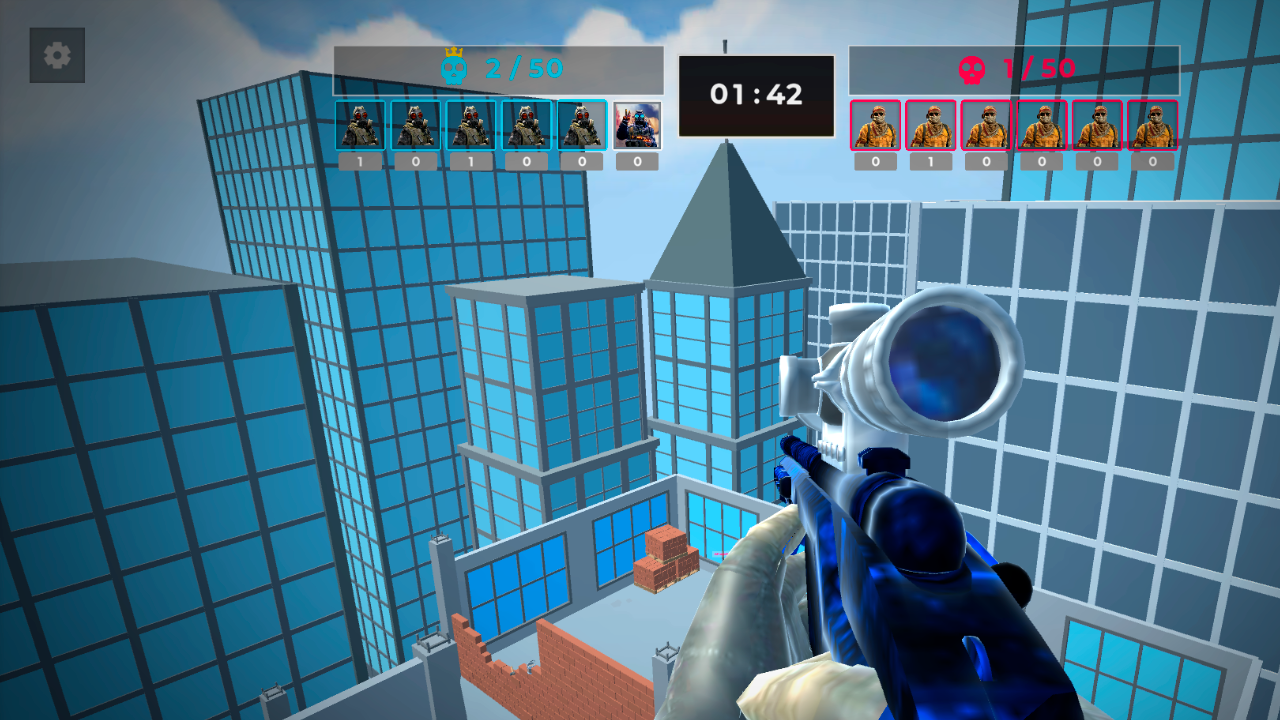Click the match timer showing 01:42

pyautogui.click(x=757, y=94)
